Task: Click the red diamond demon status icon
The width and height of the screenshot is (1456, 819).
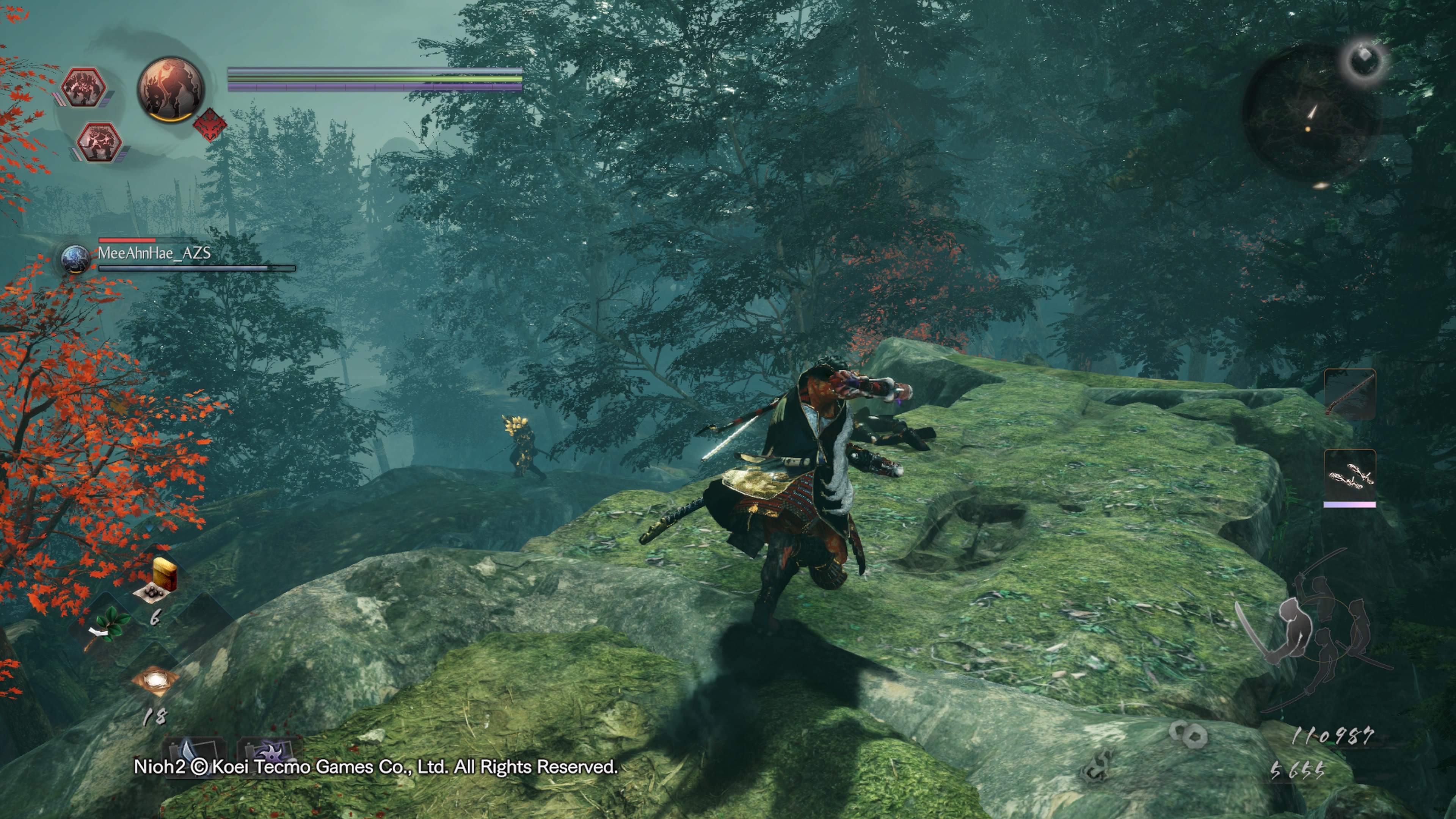Action: coord(210,125)
